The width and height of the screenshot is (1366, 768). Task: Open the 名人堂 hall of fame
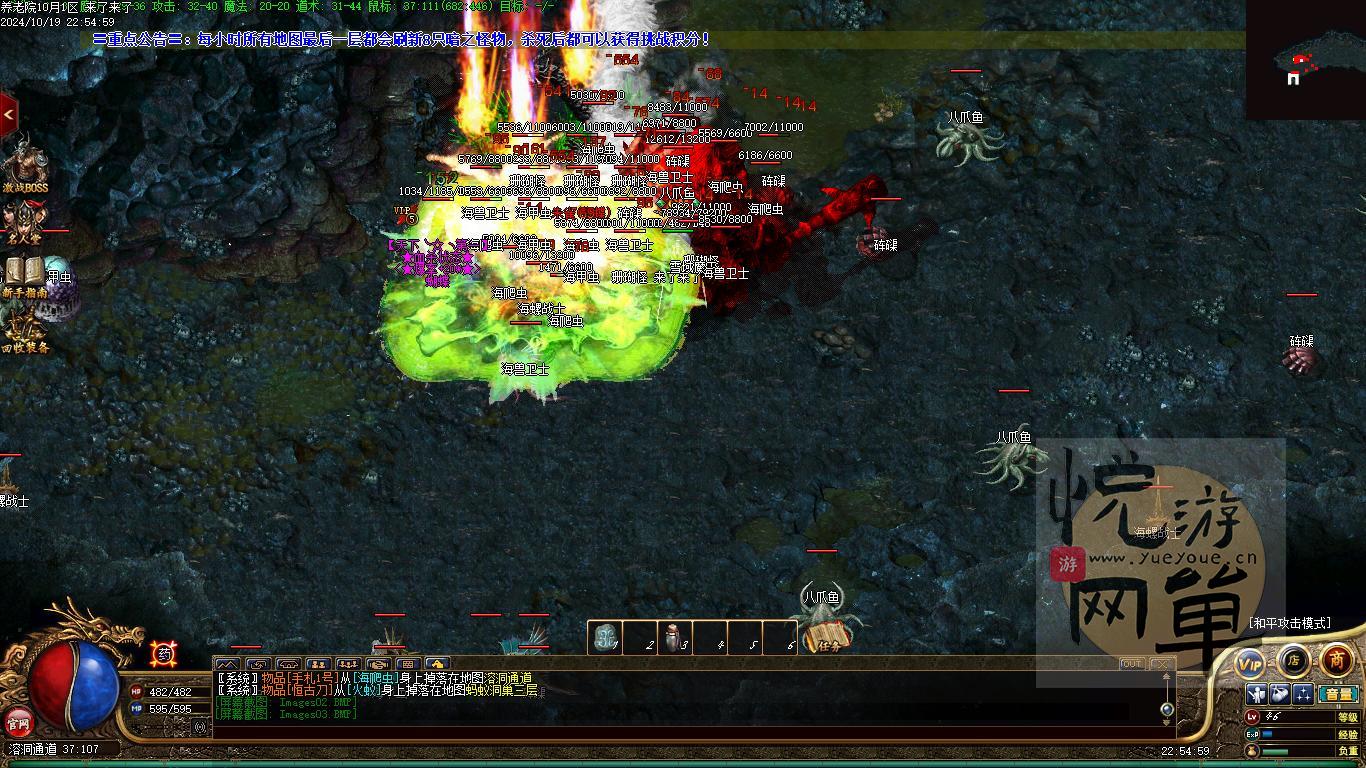pyautogui.click(x=24, y=224)
